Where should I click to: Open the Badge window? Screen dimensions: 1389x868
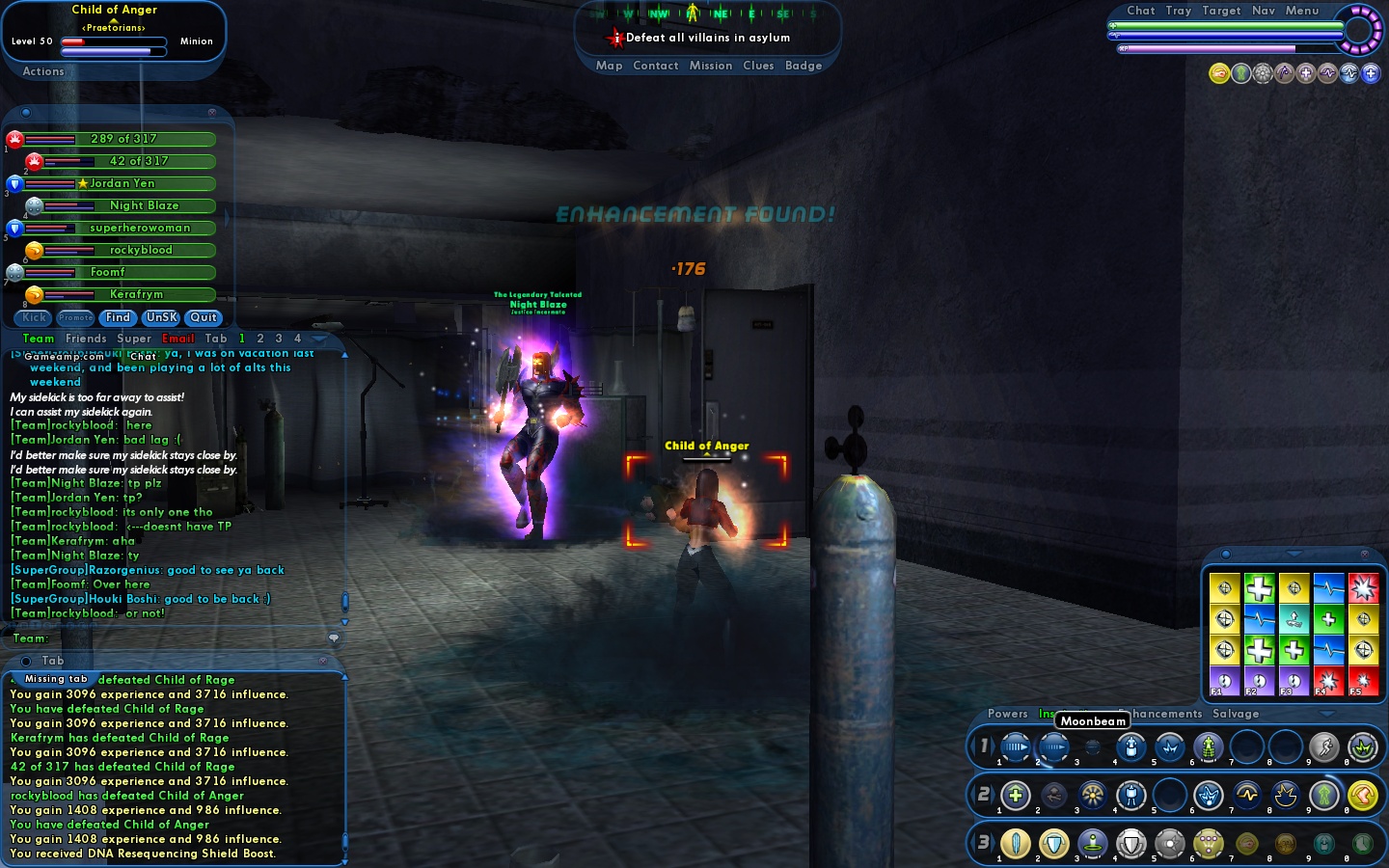coord(803,66)
